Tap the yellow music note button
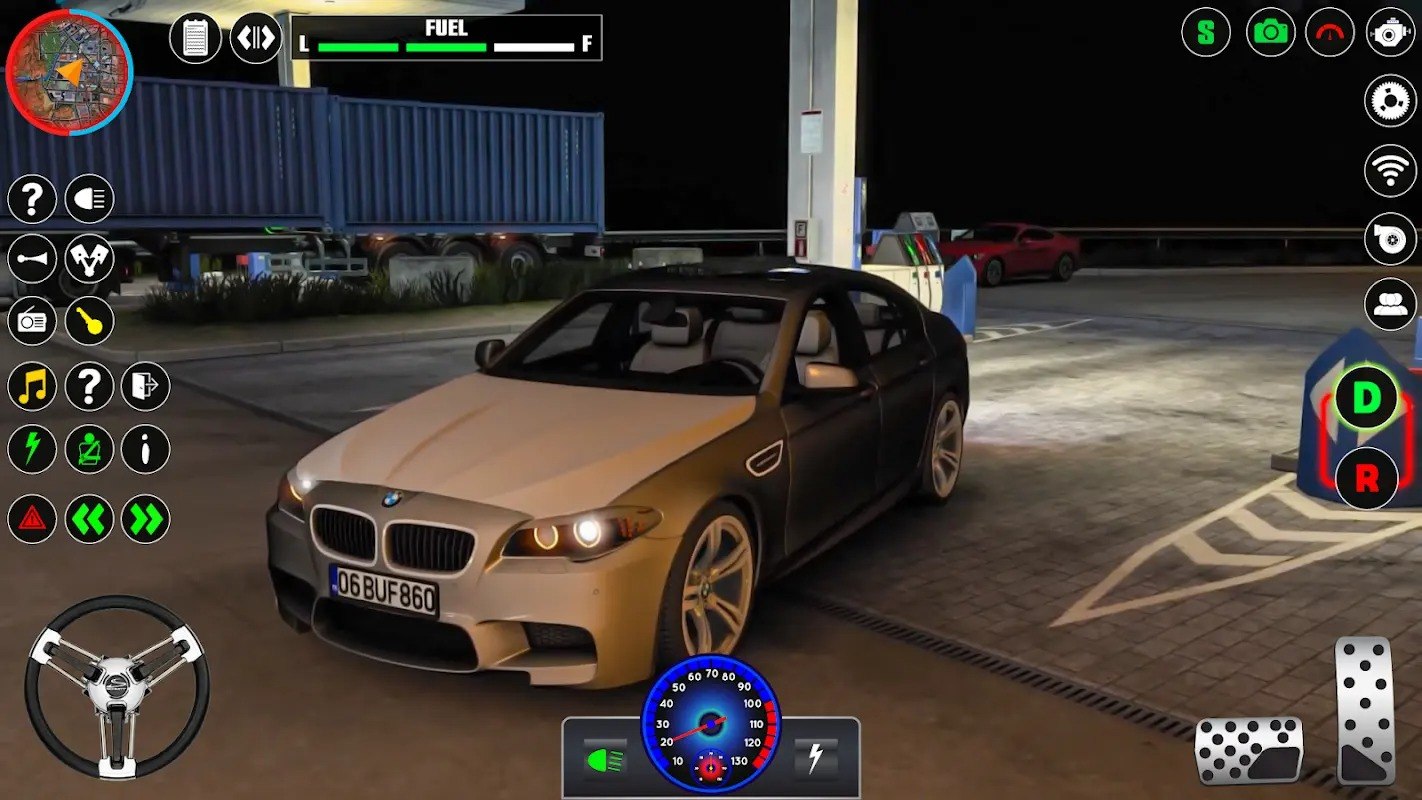Viewport: 1422px width, 800px height. 32,386
